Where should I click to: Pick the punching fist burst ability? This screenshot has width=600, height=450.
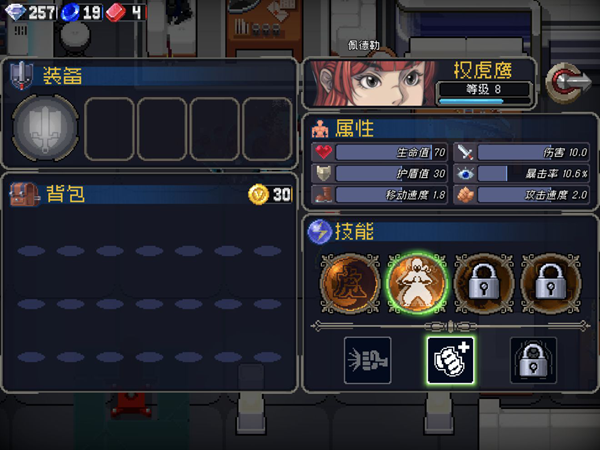pyautogui.click(x=366, y=360)
